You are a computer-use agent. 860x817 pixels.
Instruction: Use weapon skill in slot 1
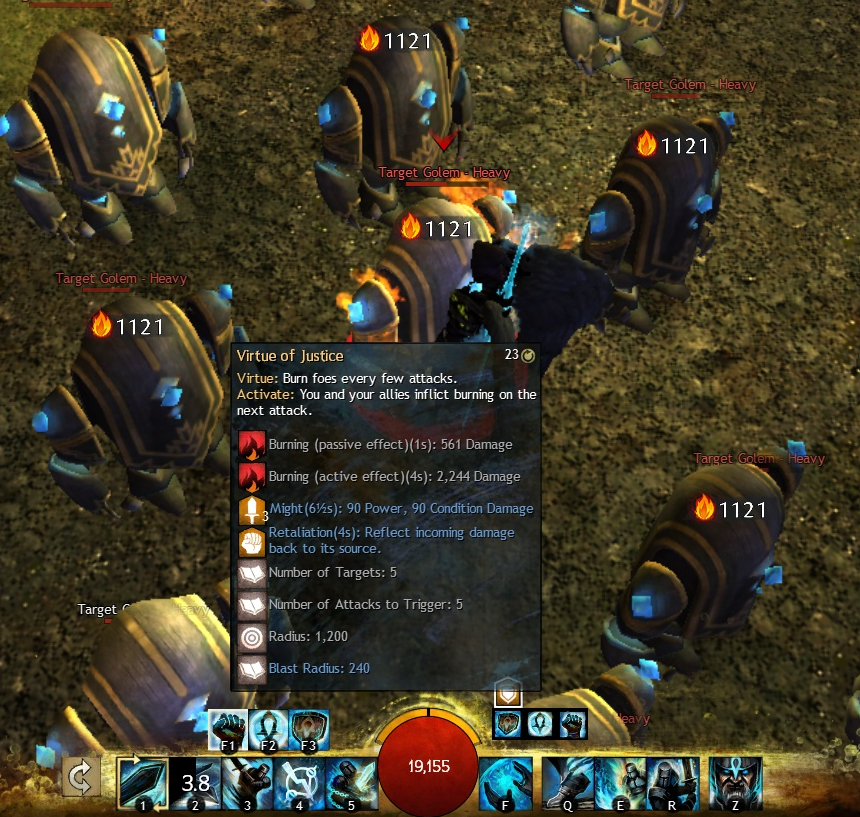coord(142,780)
